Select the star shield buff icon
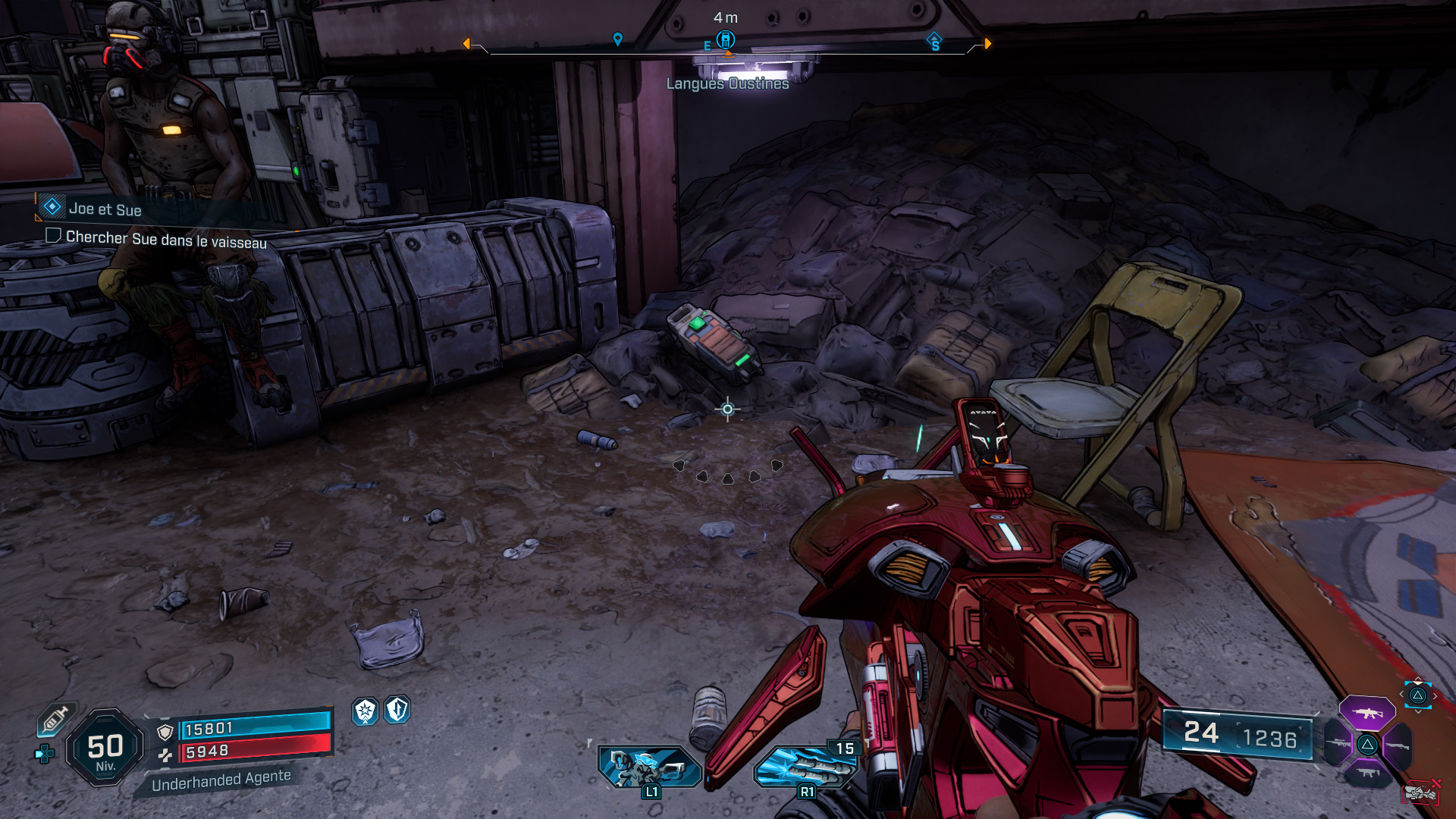The image size is (1456, 819). pyautogui.click(x=366, y=711)
